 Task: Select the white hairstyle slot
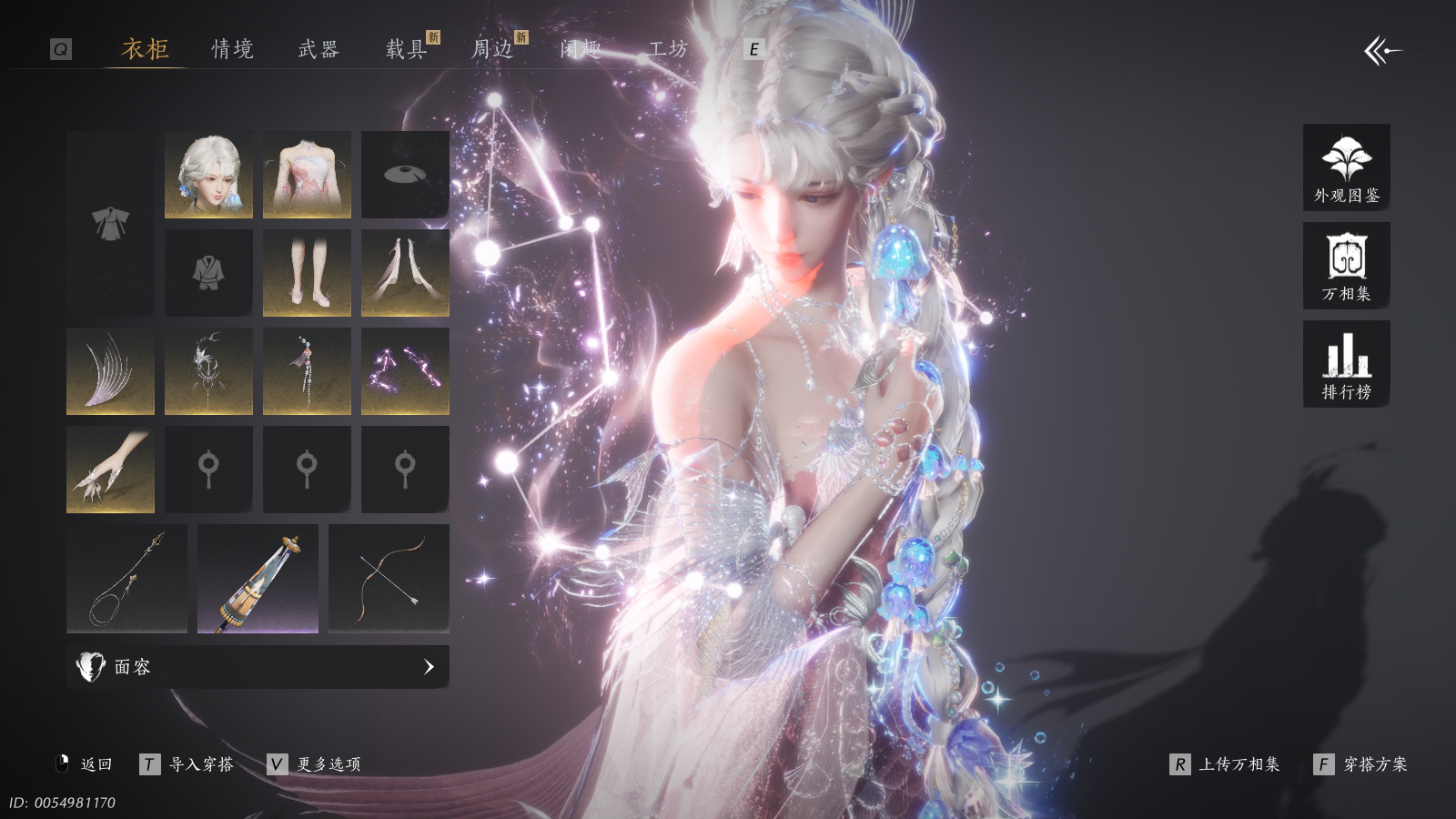click(x=208, y=175)
